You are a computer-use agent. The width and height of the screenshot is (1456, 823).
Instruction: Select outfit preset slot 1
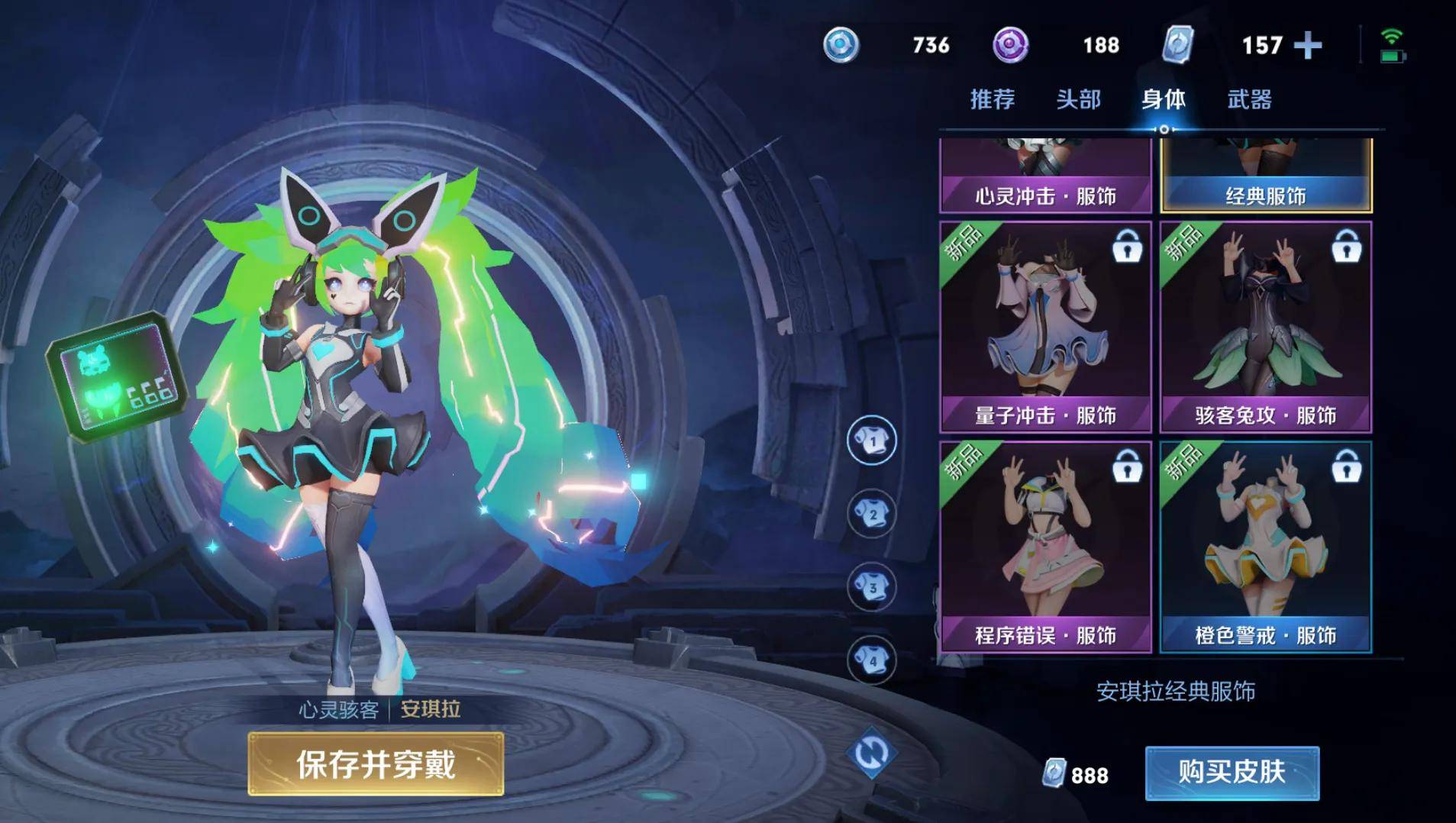872,441
